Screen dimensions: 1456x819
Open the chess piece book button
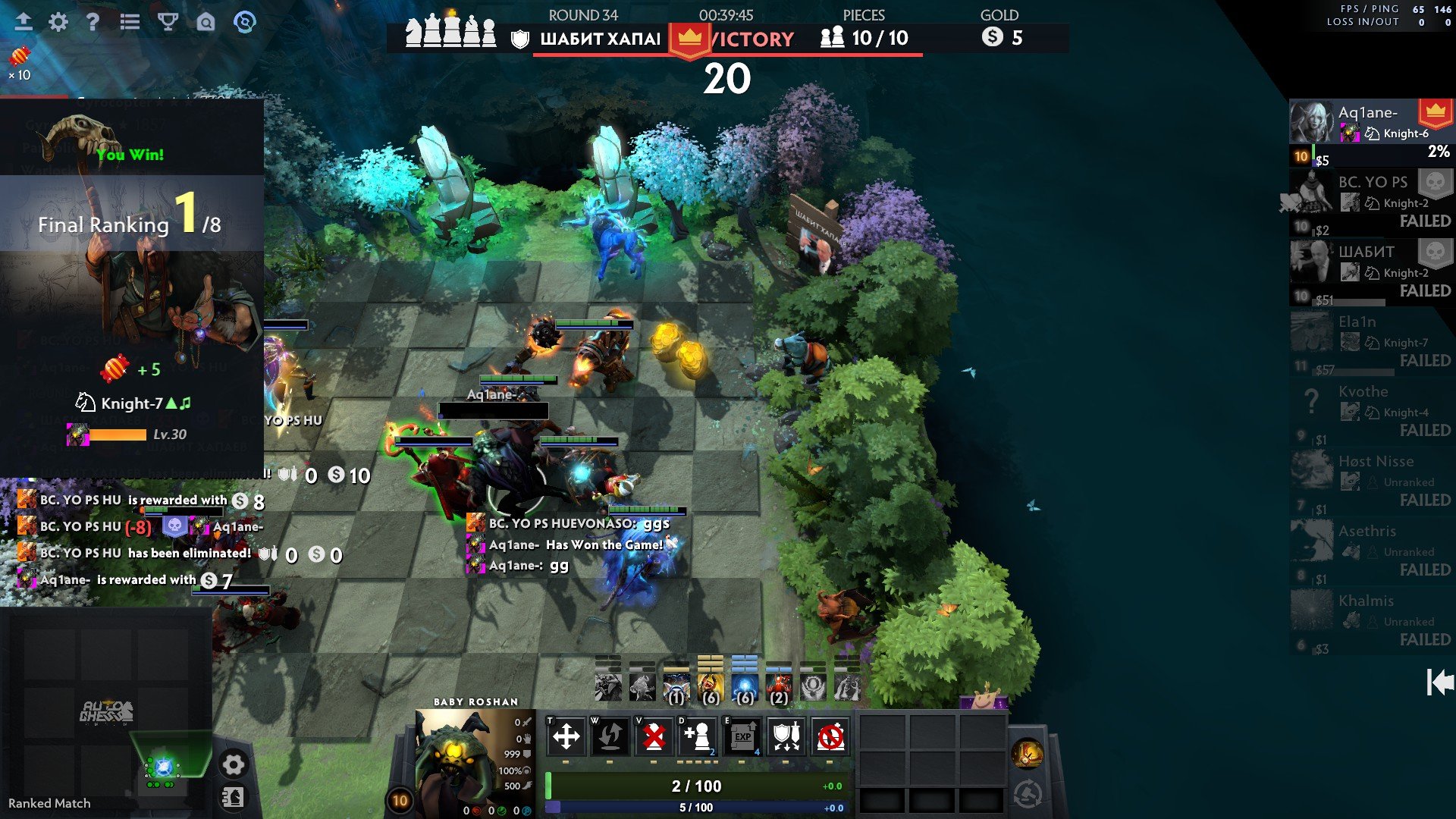pos(233,797)
